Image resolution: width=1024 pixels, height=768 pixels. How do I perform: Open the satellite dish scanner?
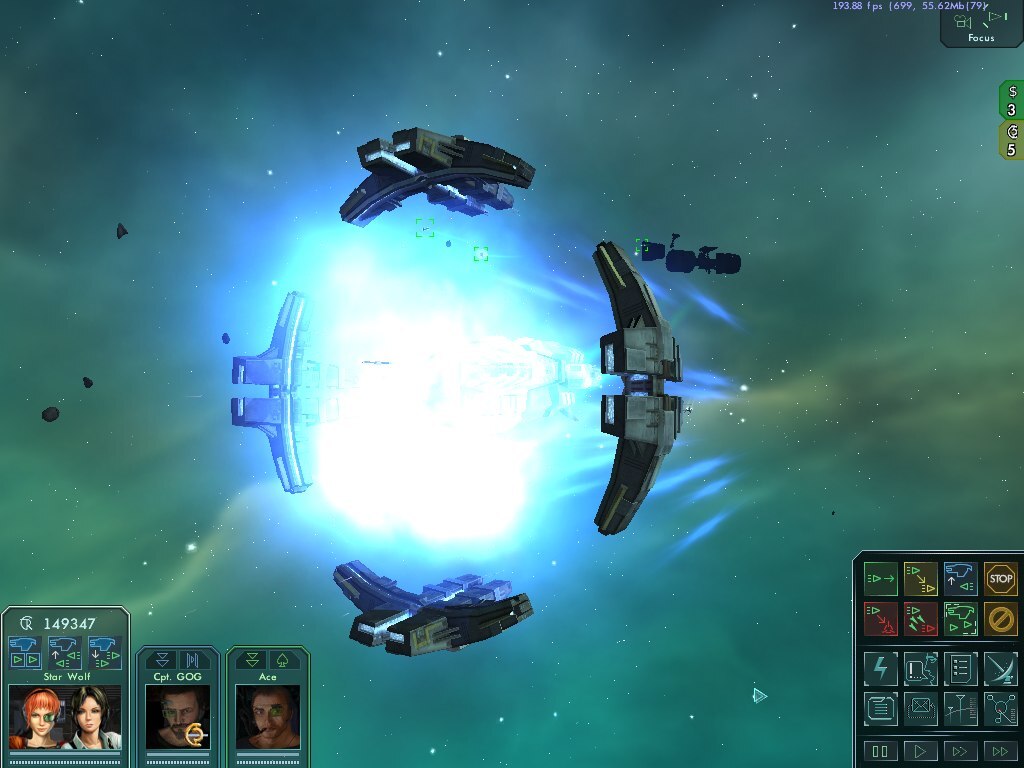pyautogui.click(x=1000, y=668)
